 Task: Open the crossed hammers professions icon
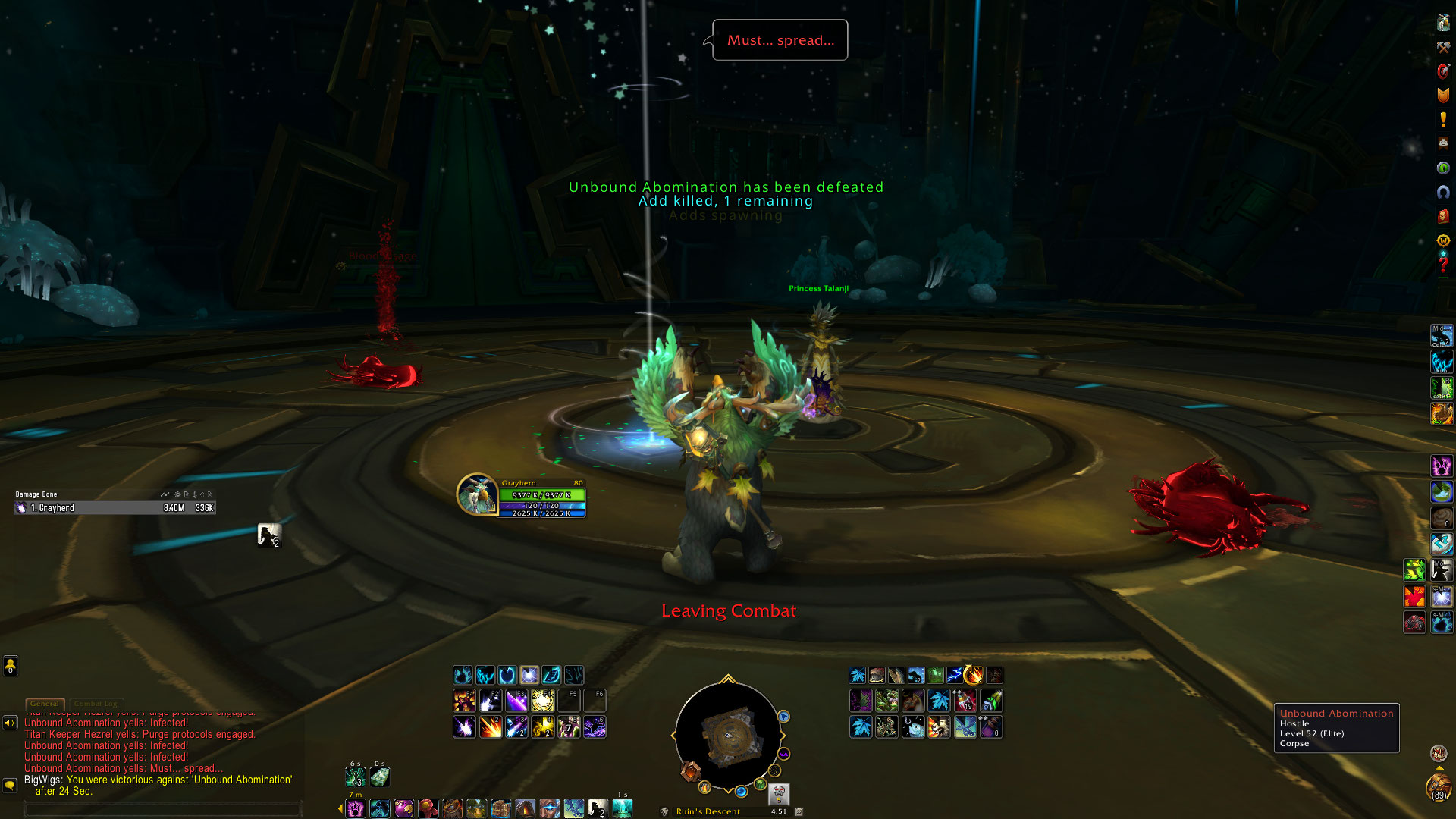[1443, 47]
